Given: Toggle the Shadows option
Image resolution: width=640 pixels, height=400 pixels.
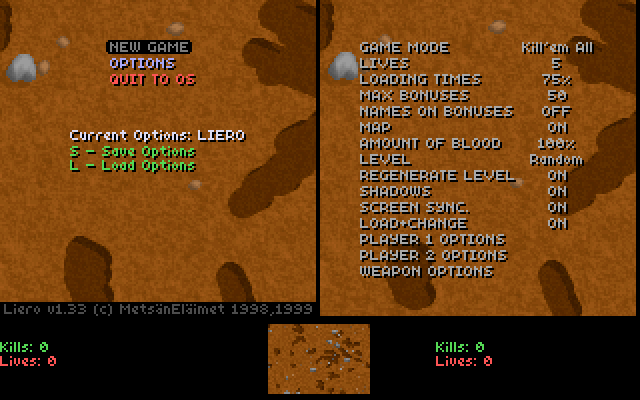Looking at the screenshot, I should click(x=395, y=191).
